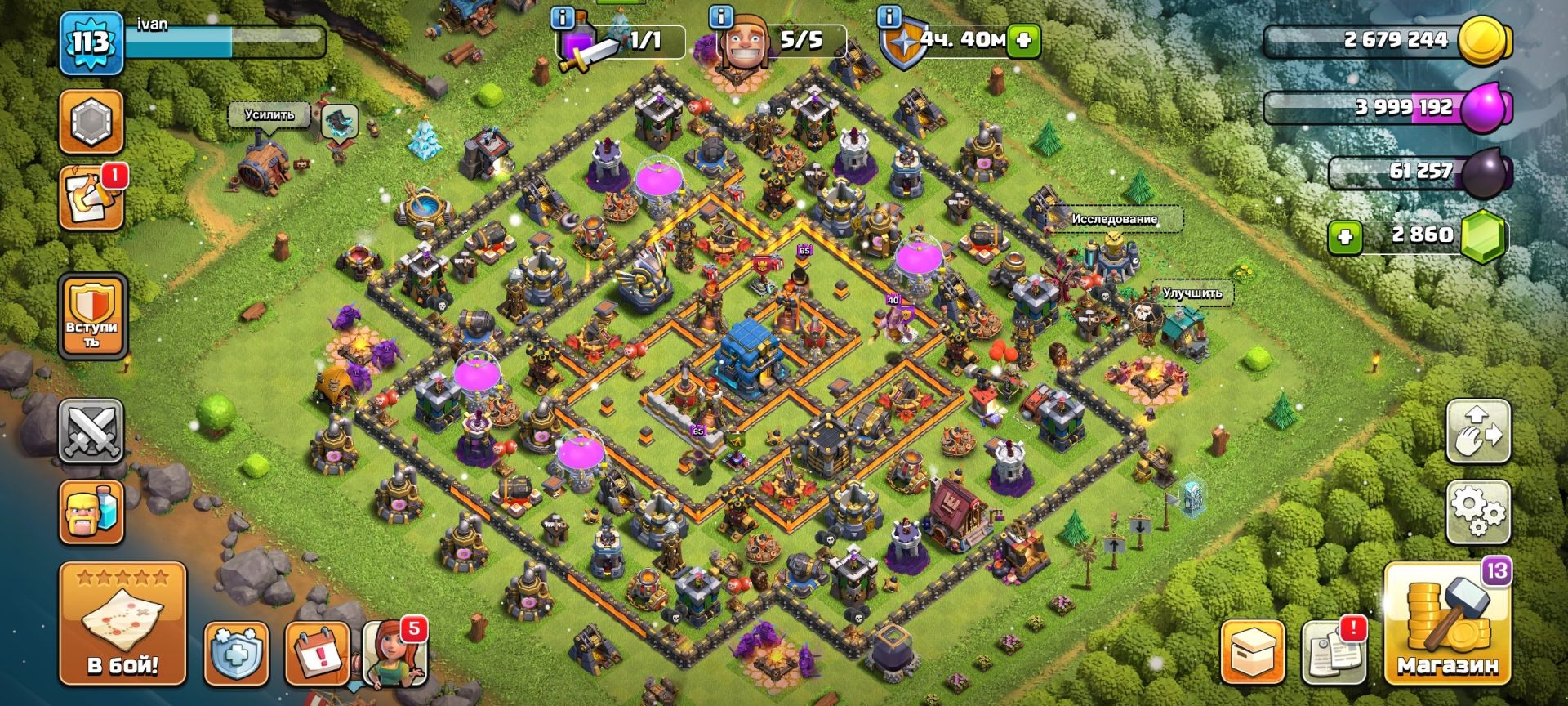Click the Усилить boost label
1568x706 pixels.
pos(269,115)
